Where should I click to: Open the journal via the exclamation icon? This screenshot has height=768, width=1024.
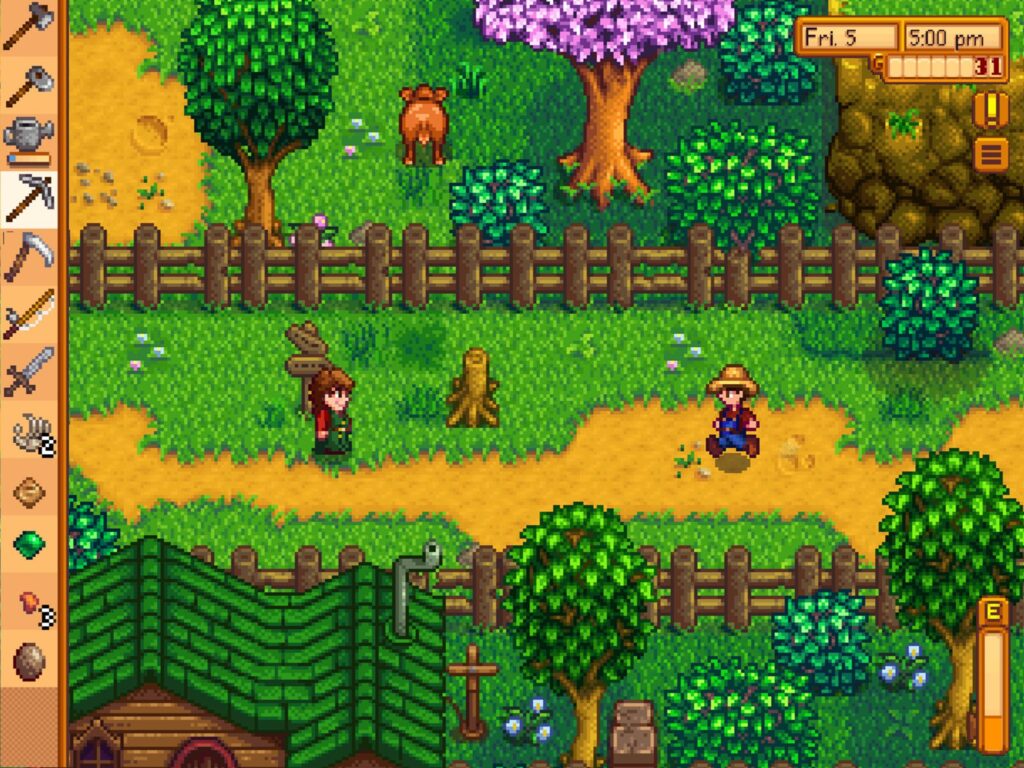tap(990, 109)
